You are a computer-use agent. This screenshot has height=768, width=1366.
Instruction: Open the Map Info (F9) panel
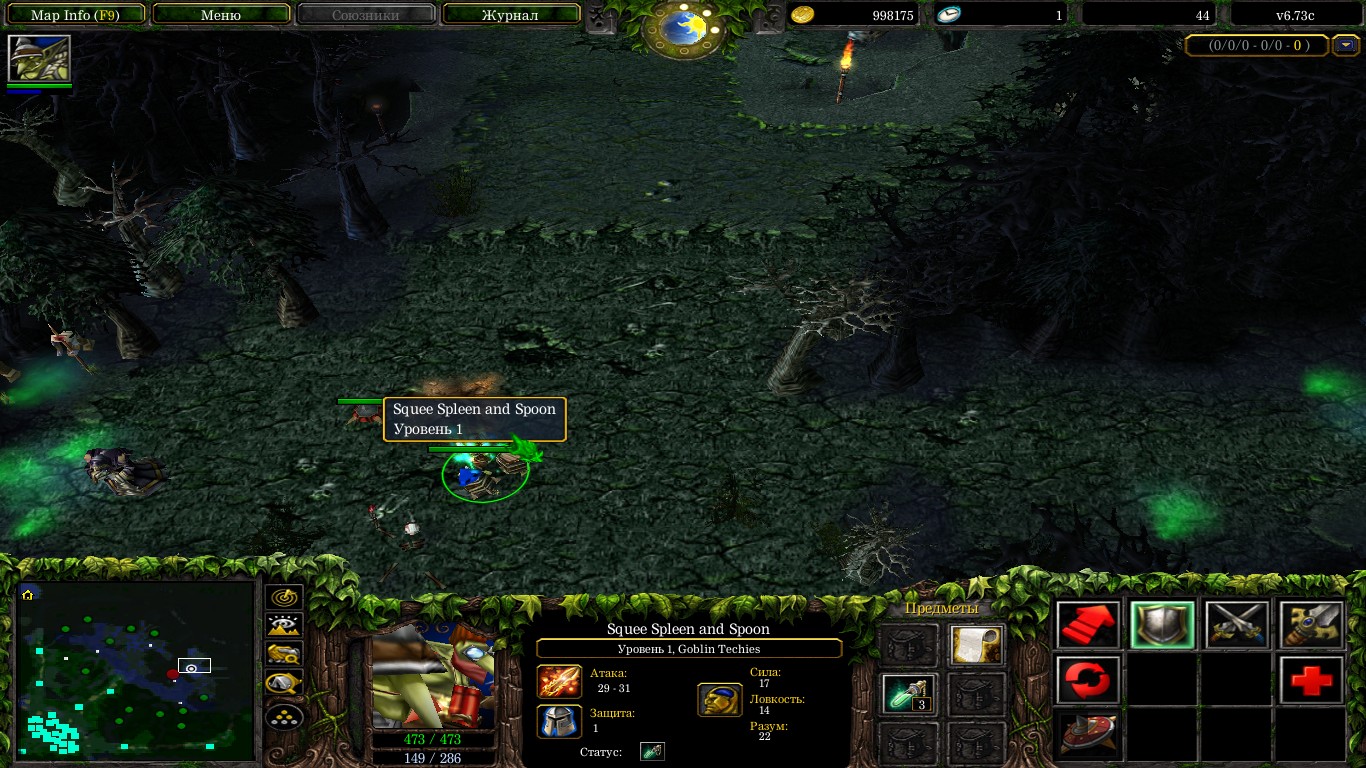75,15
